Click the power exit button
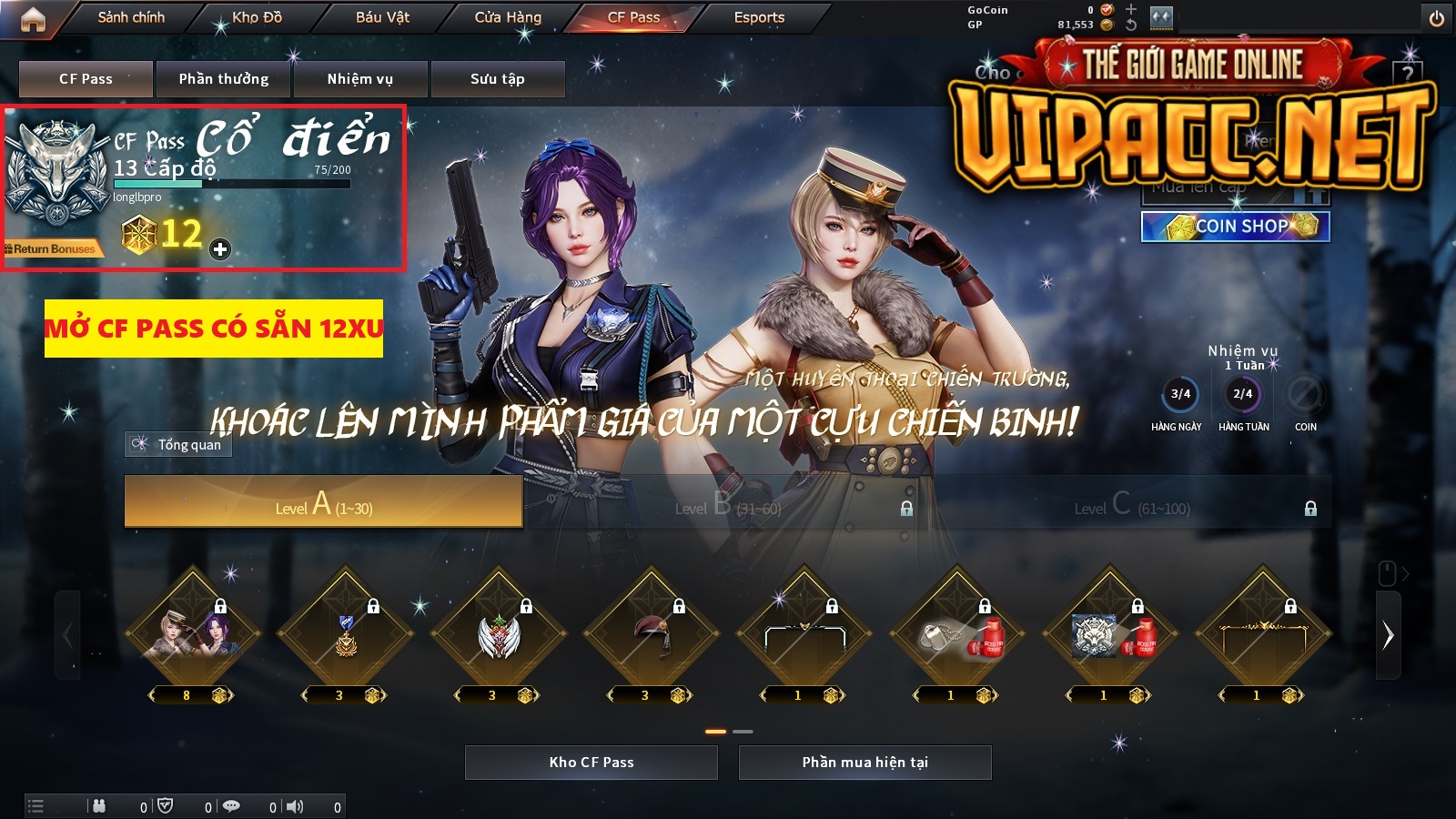Screen dimensions: 1456x819 click(x=1437, y=18)
